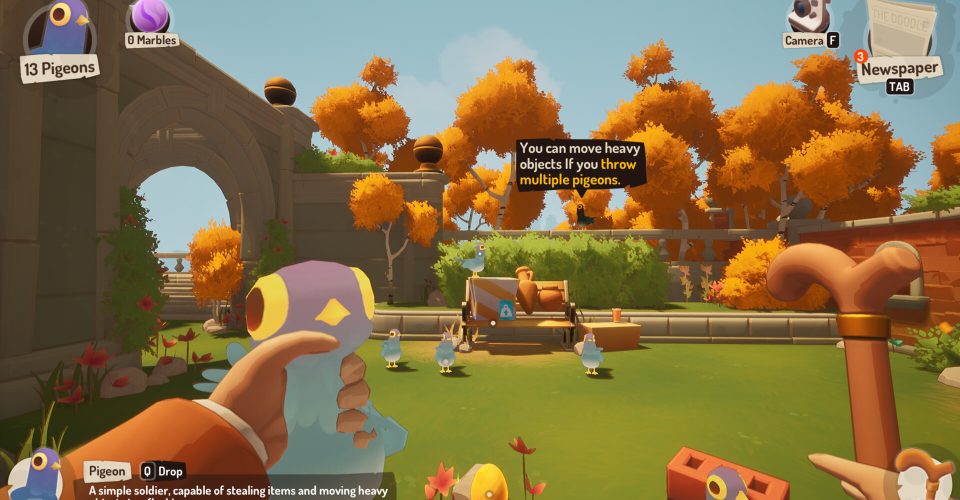Open the Camera tool
960x500 pixels.
808,16
